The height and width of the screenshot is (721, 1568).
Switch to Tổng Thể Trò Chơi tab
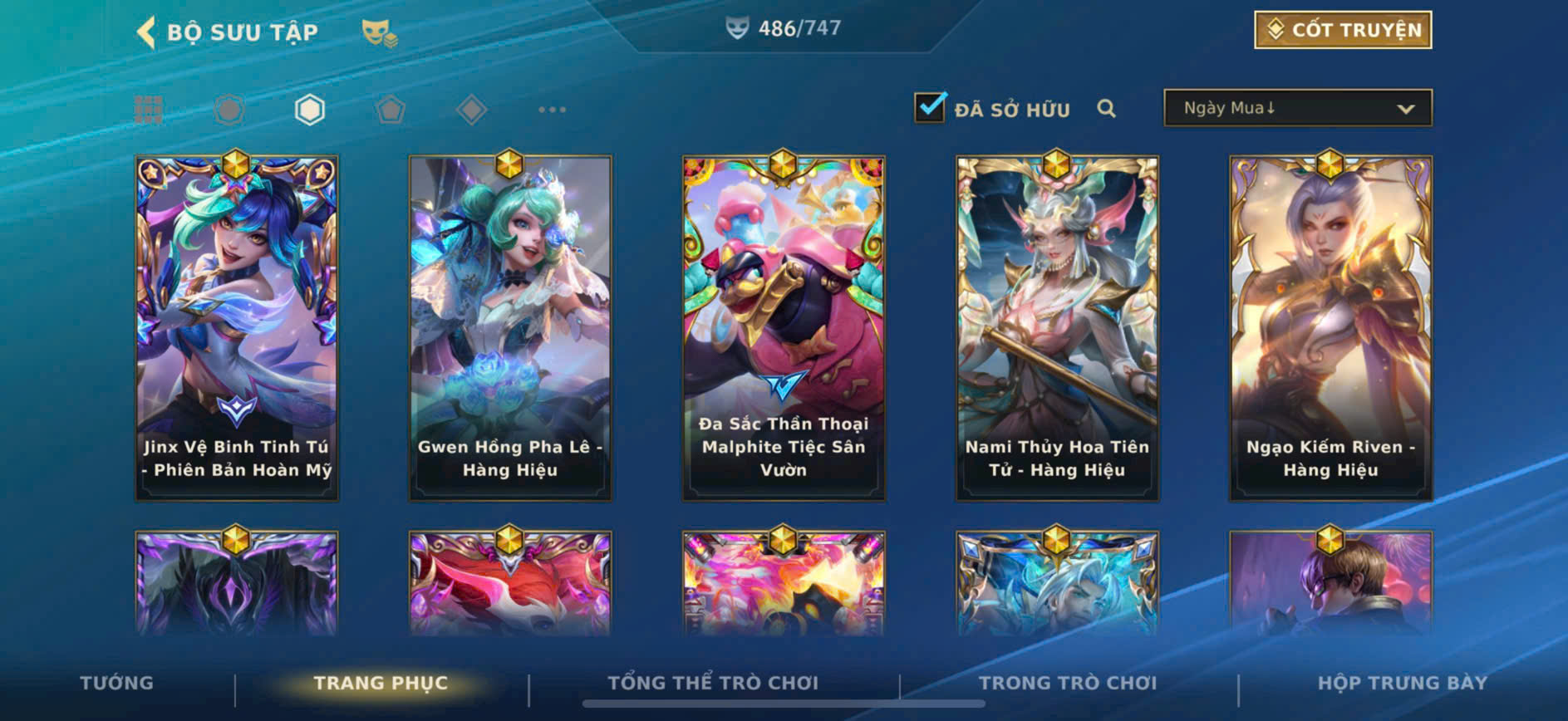[x=713, y=683]
